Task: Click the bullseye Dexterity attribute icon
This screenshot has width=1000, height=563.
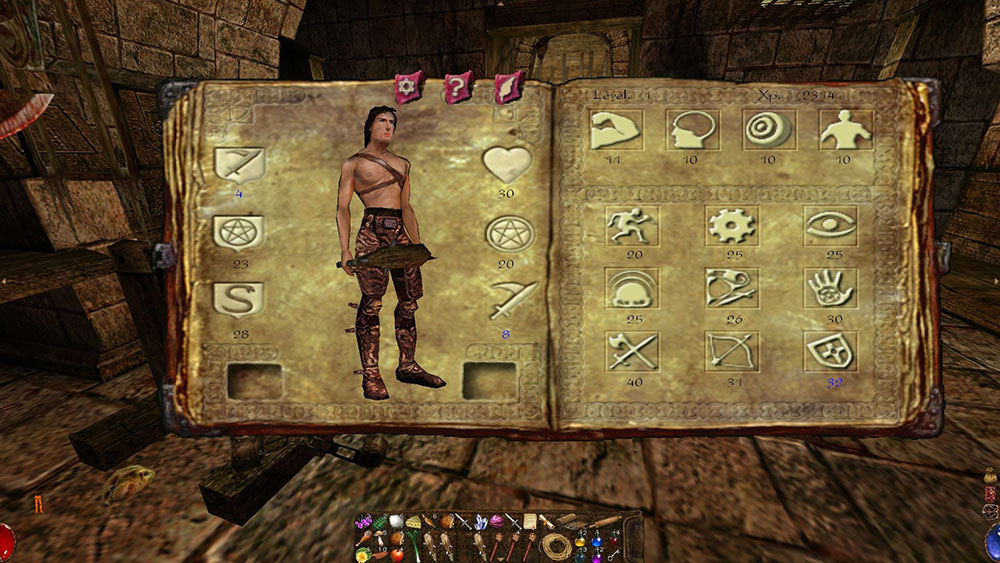Action: pyautogui.click(x=769, y=129)
